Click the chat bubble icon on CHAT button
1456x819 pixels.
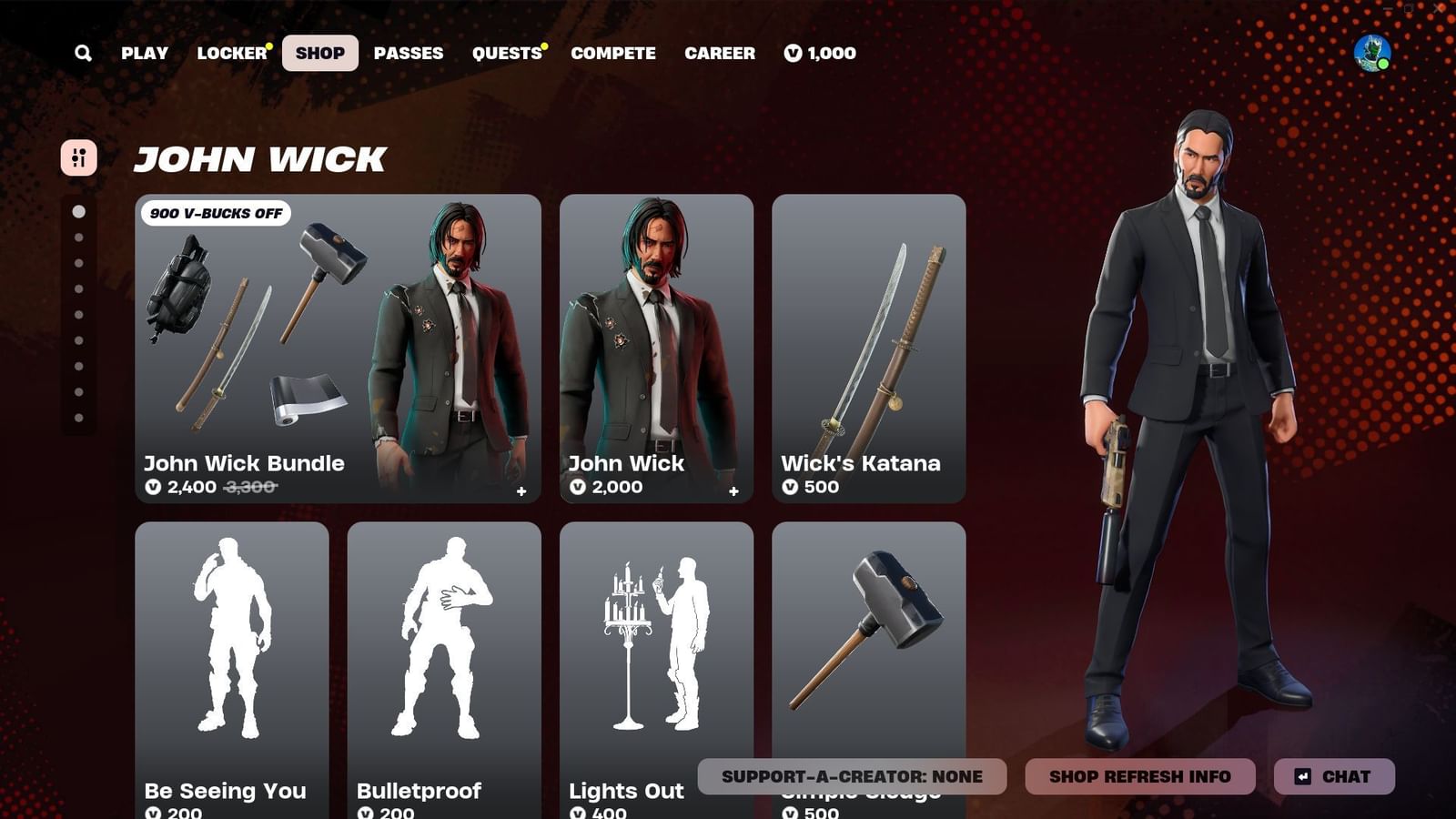[x=1305, y=776]
